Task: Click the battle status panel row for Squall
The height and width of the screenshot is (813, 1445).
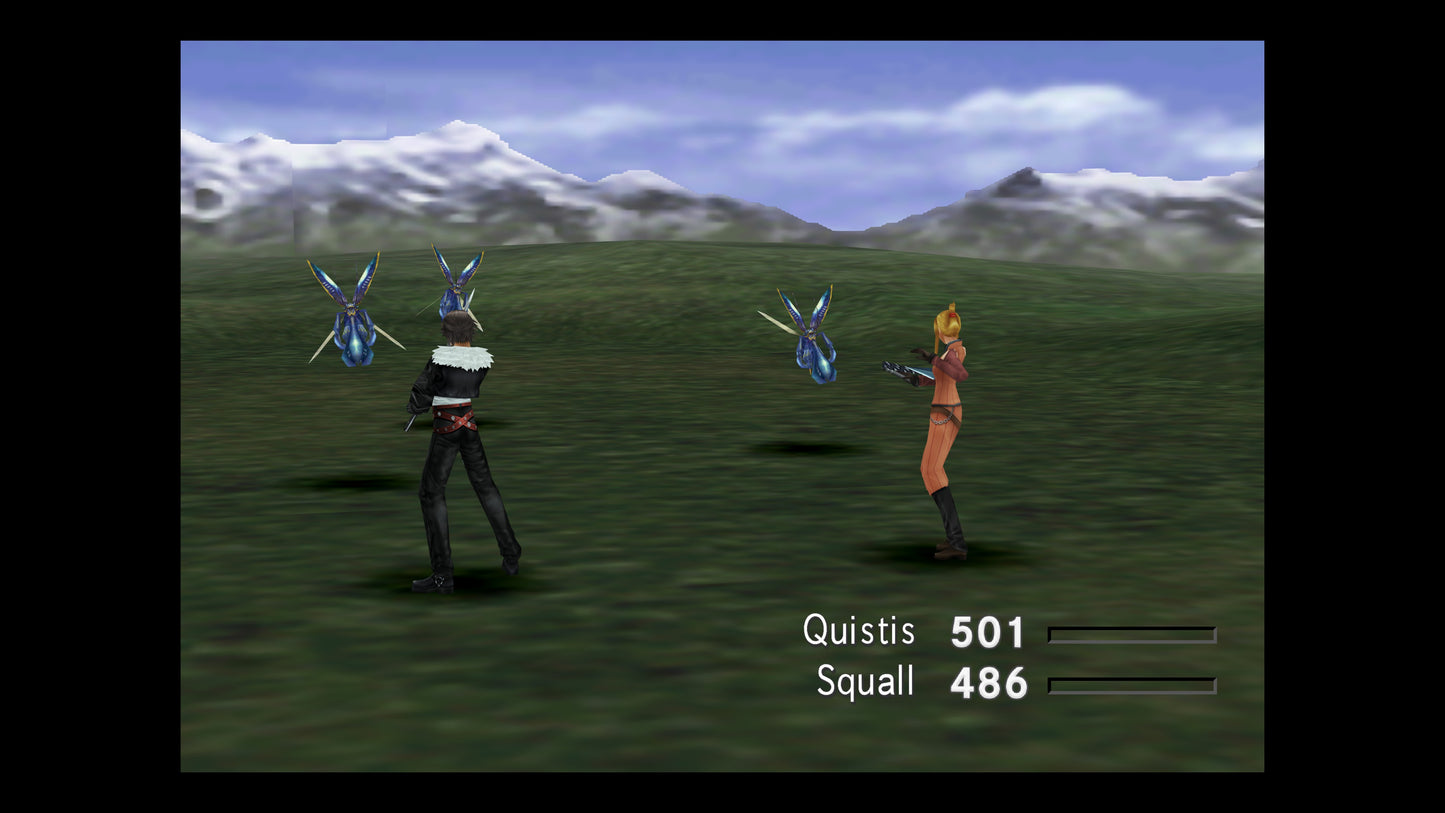Action: [1000, 682]
